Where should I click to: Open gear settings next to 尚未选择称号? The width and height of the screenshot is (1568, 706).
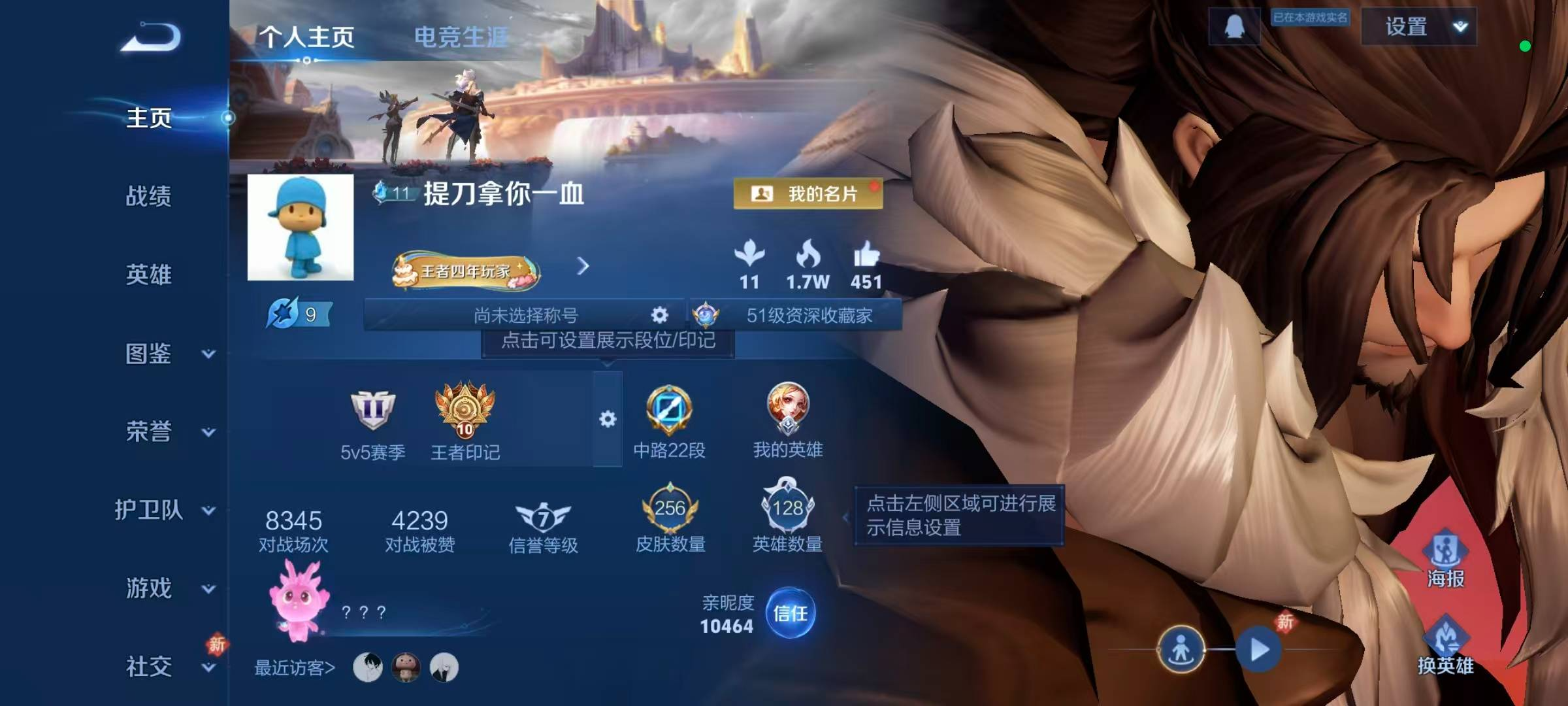click(659, 315)
